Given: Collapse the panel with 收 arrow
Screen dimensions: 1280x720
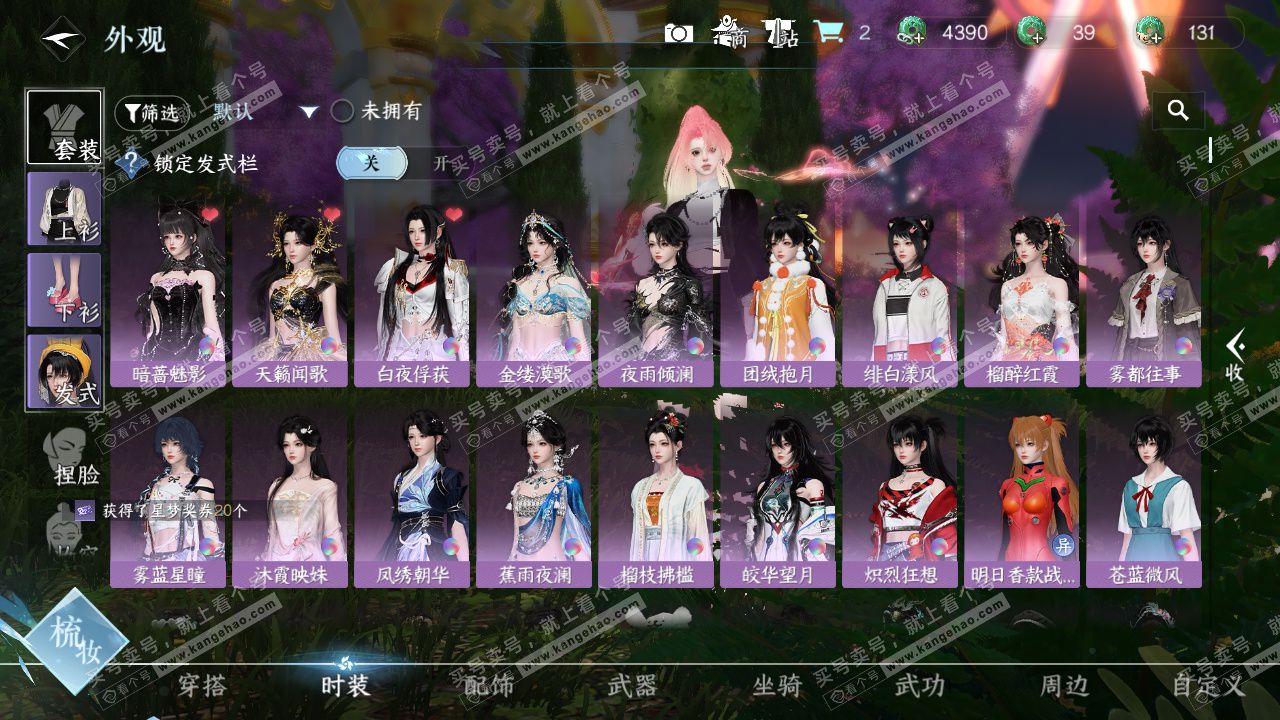Looking at the screenshot, I should pos(1235,355).
